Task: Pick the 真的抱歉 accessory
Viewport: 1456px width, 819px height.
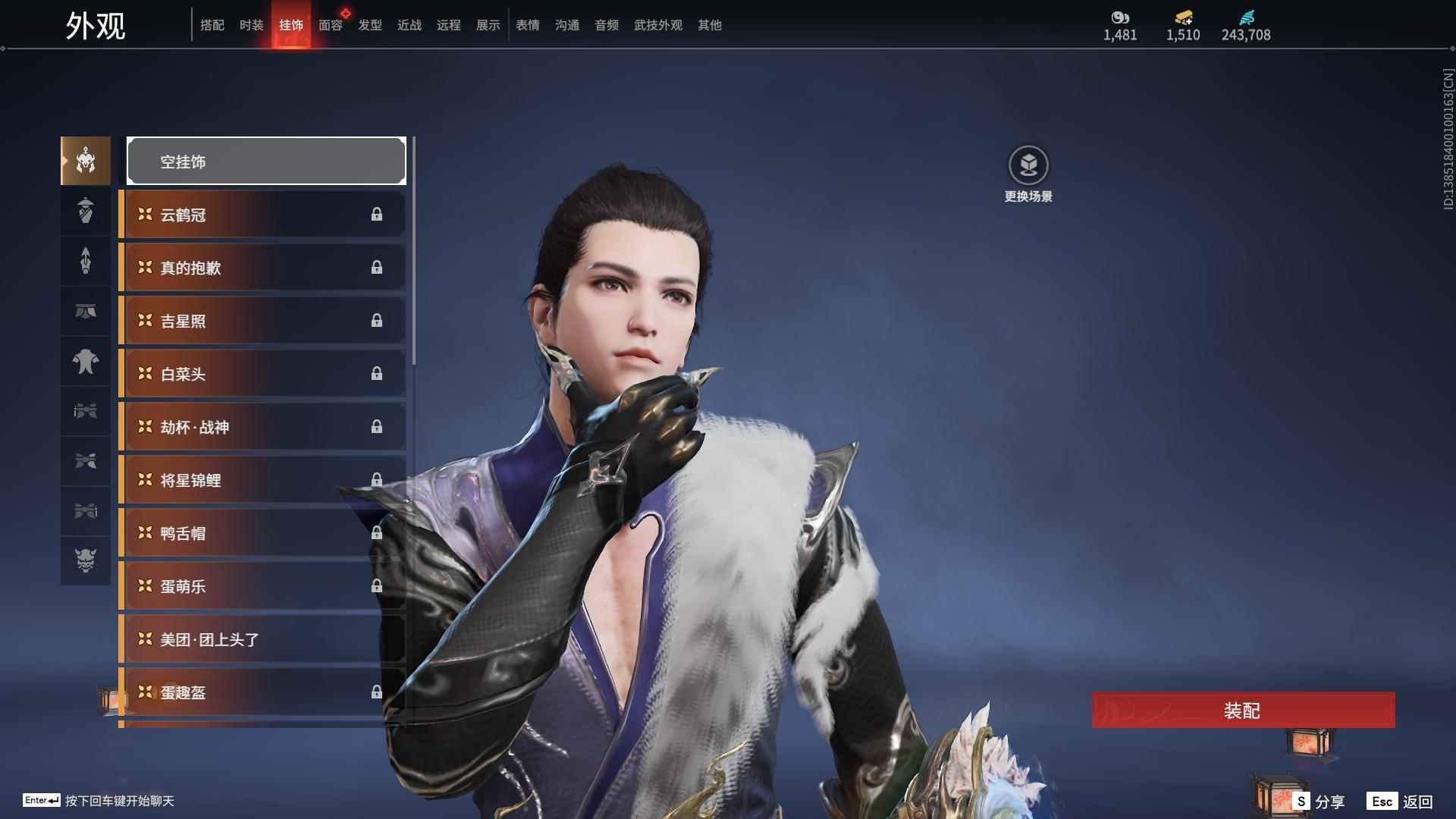Action: point(262,268)
